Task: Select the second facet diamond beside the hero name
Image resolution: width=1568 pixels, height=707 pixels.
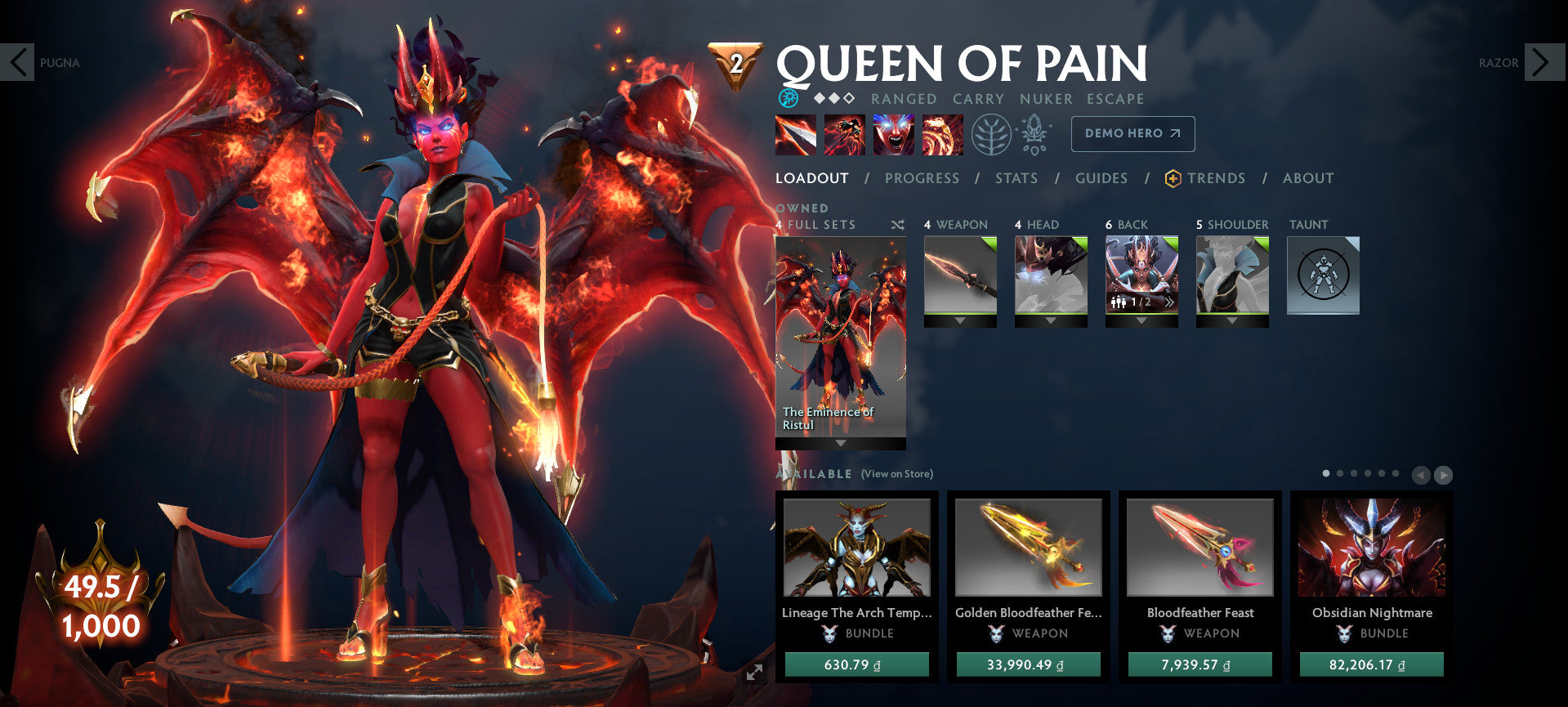Action: click(834, 98)
